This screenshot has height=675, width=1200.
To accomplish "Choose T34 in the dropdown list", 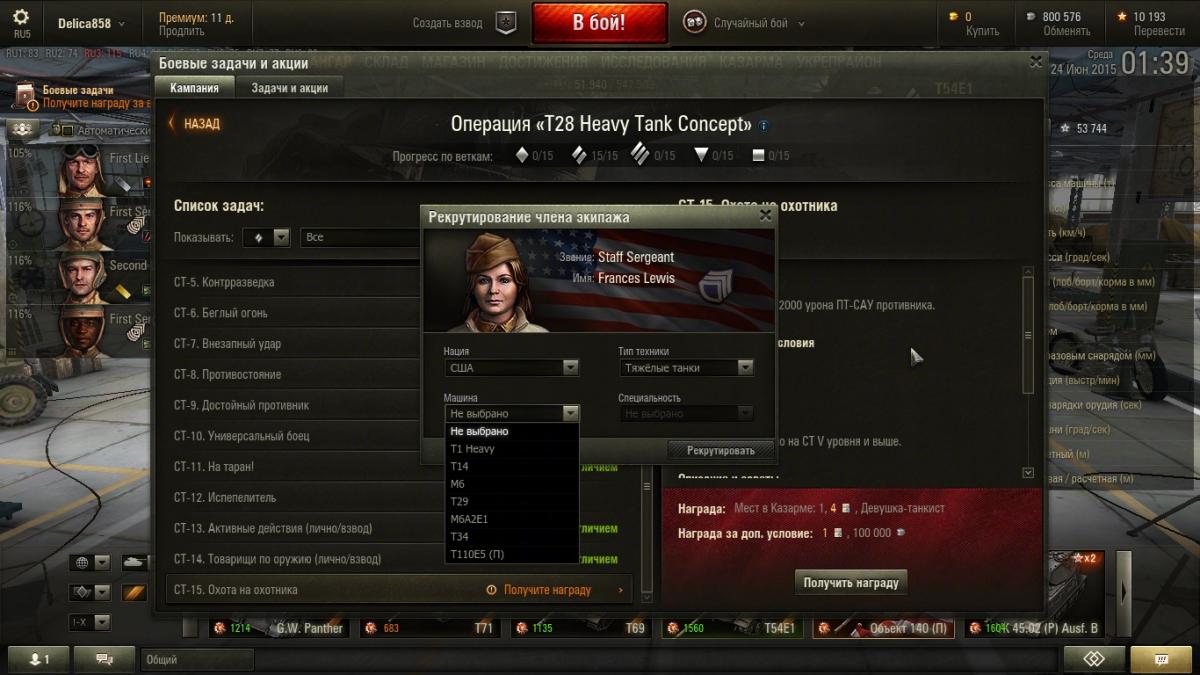I will click(x=460, y=536).
